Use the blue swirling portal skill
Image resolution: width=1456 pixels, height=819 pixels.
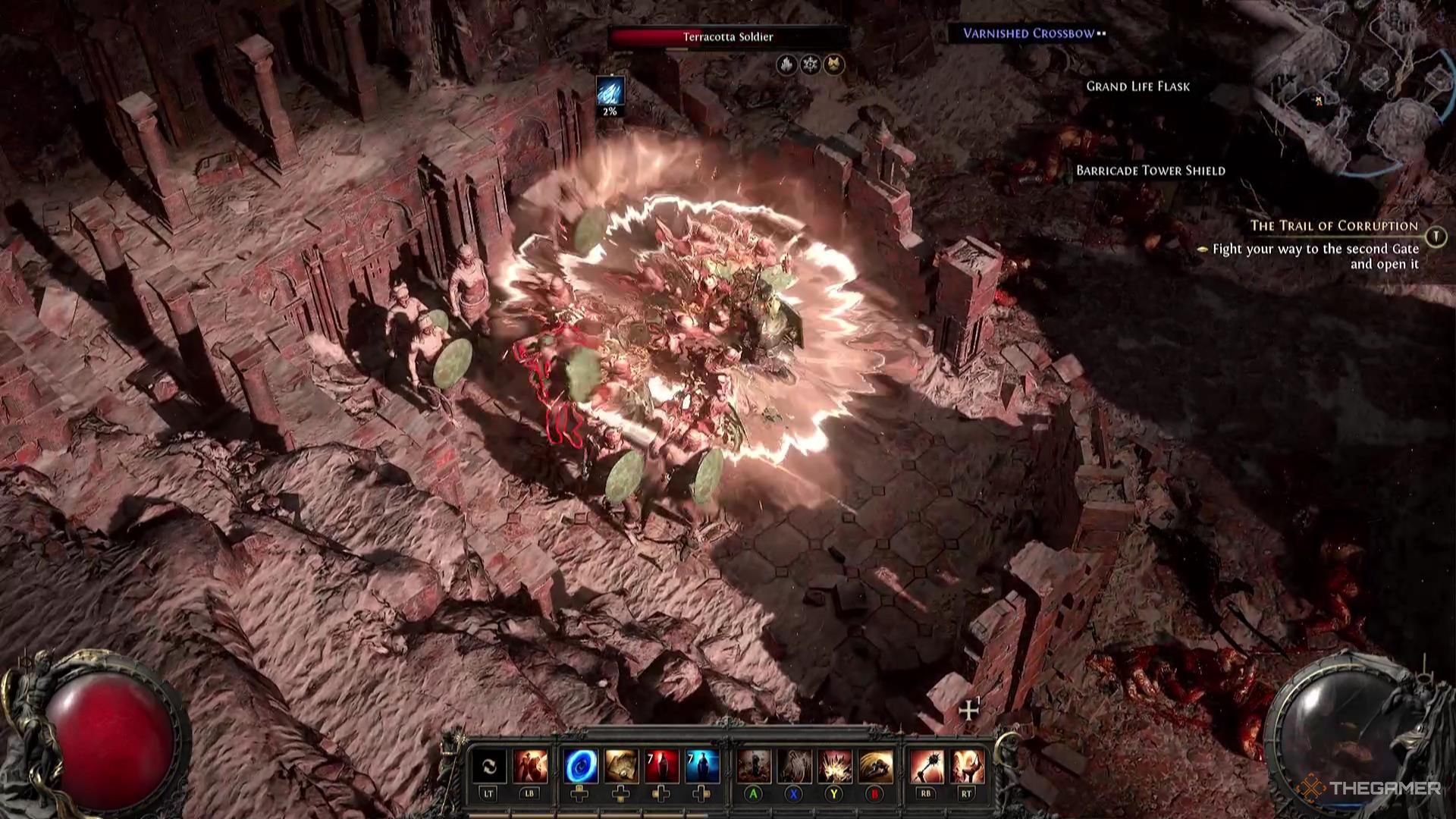pyautogui.click(x=580, y=767)
